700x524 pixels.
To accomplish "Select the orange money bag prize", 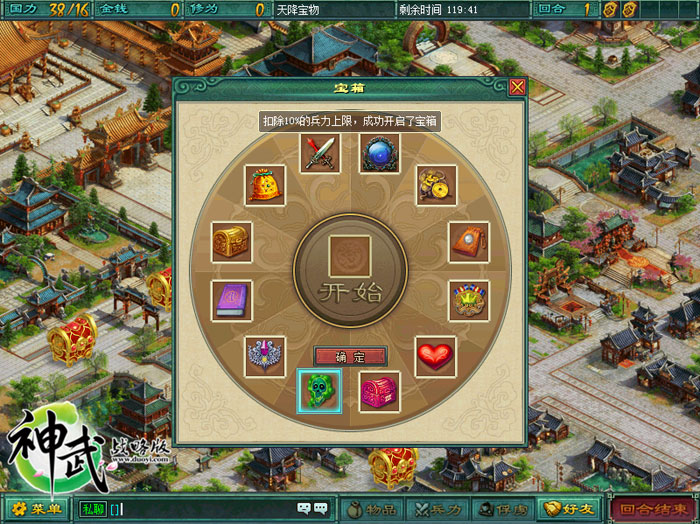I will 265,185.
